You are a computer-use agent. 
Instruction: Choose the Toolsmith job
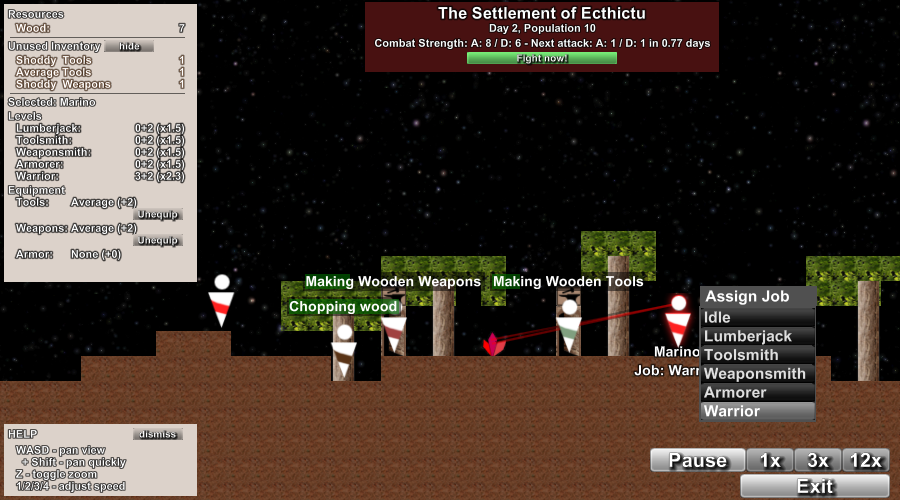pos(757,355)
